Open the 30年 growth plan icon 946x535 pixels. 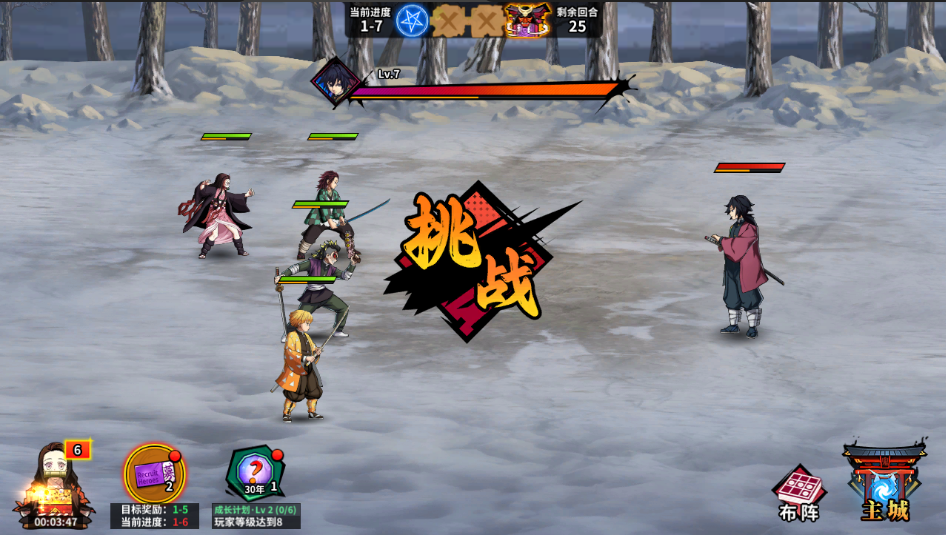pos(255,473)
